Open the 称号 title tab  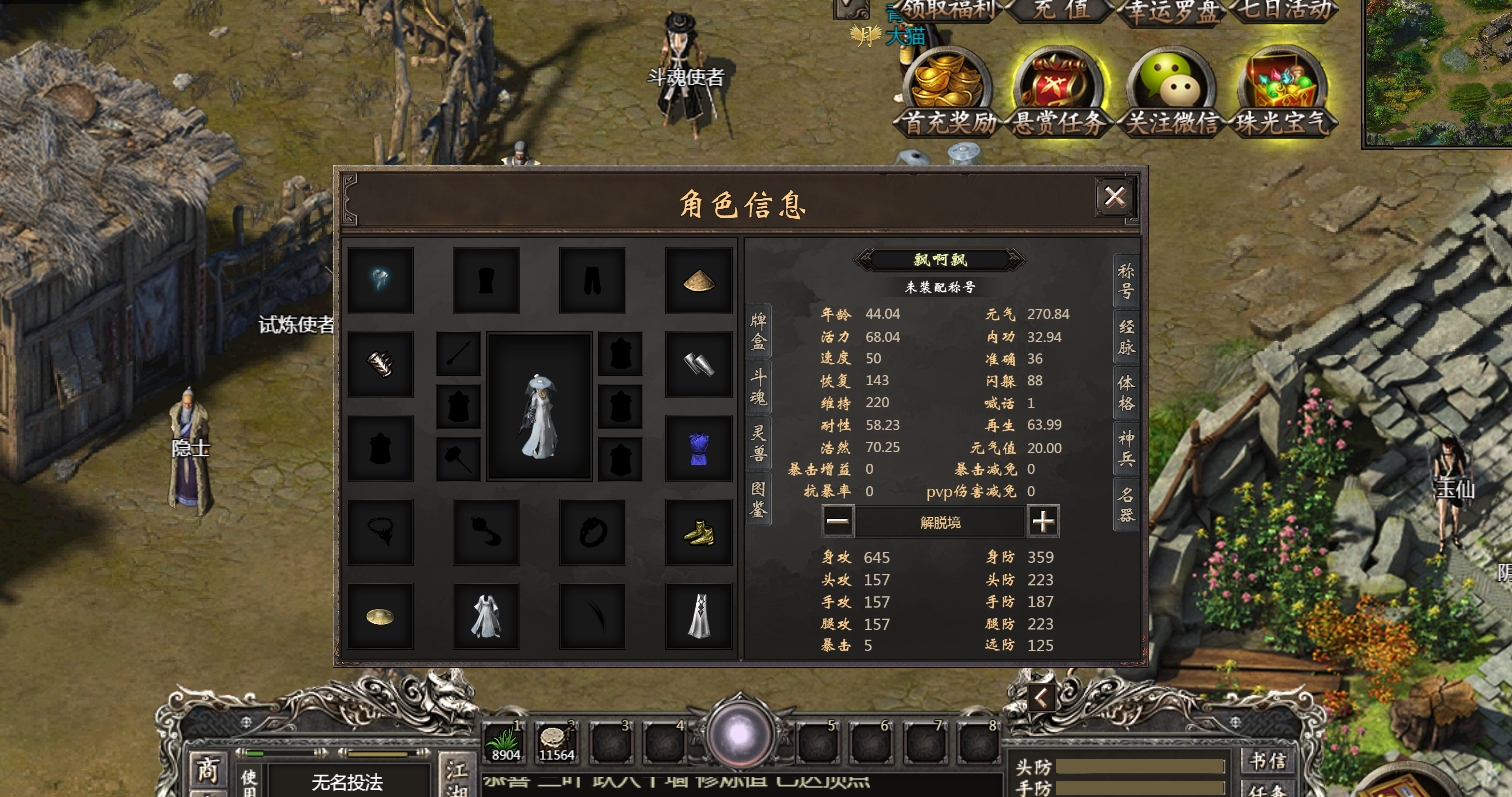pyautogui.click(x=1126, y=283)
